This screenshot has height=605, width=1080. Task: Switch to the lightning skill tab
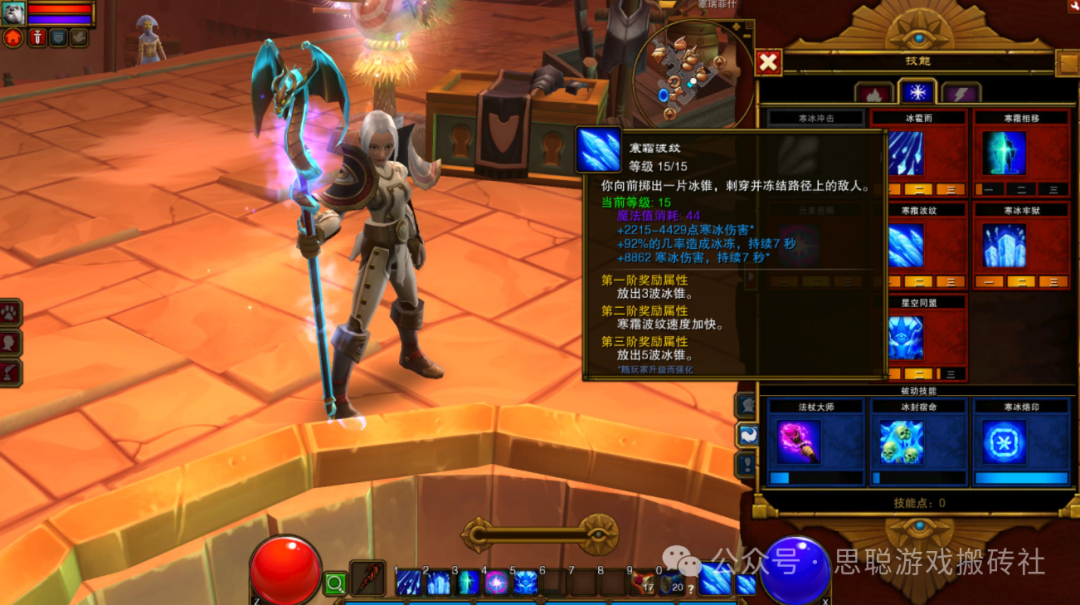(x=960, y=93)
